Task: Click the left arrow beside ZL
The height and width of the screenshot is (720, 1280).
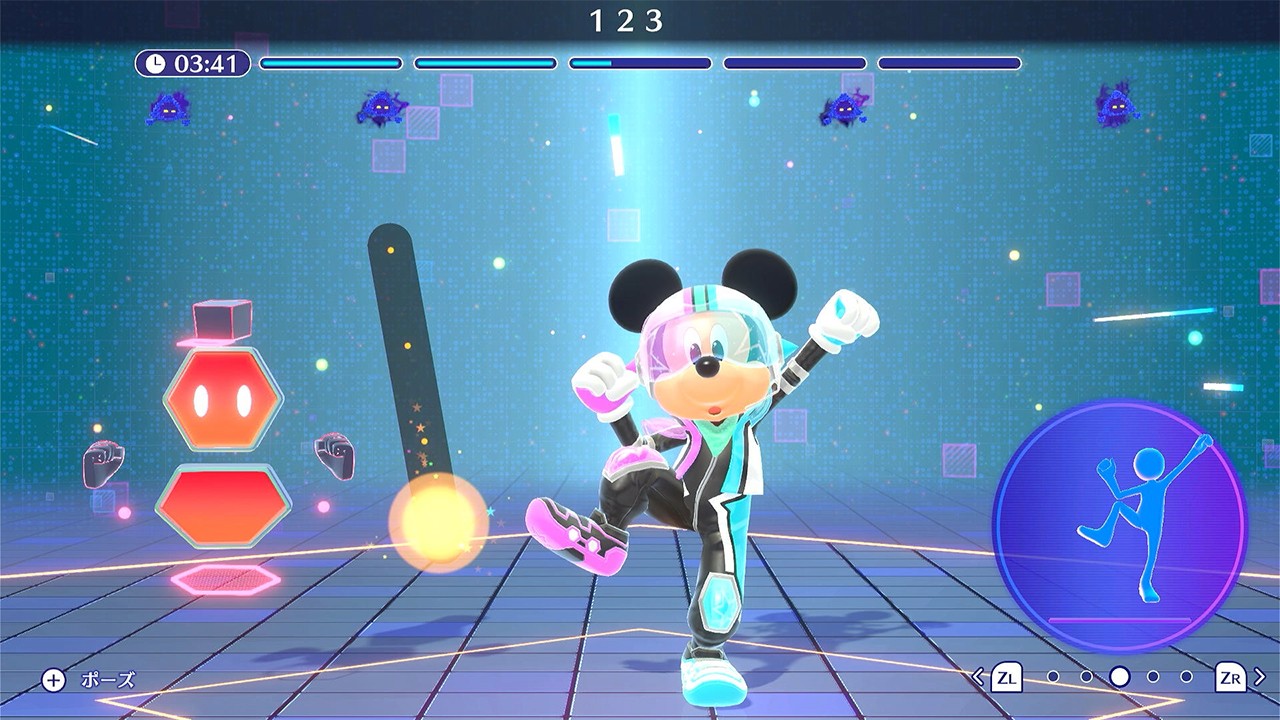Action: click(x=979, y=677)
